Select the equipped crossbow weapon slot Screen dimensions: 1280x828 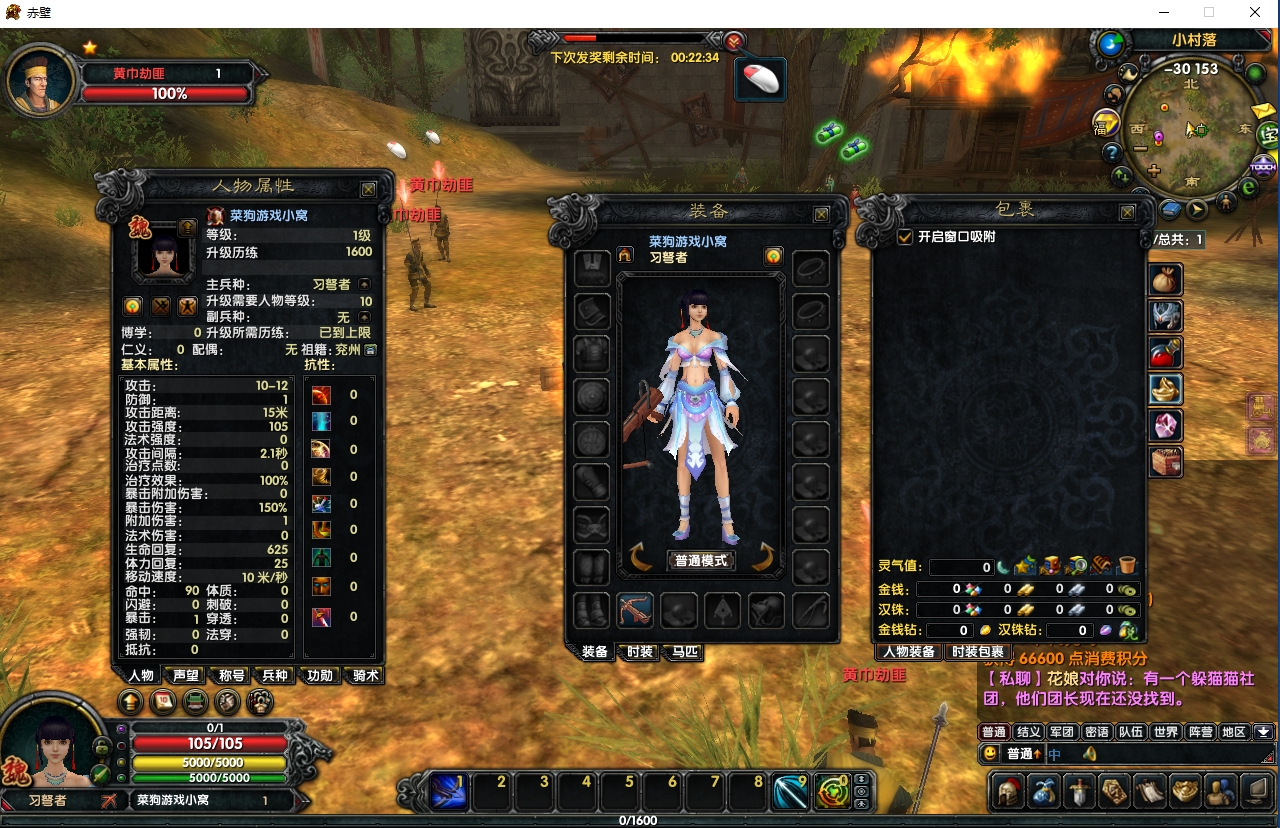[635, 609]
